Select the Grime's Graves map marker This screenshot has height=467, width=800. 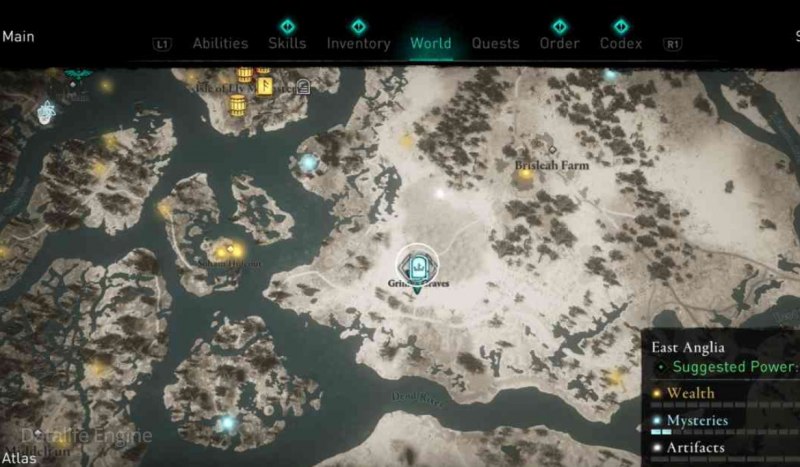(x=417, y=267)
